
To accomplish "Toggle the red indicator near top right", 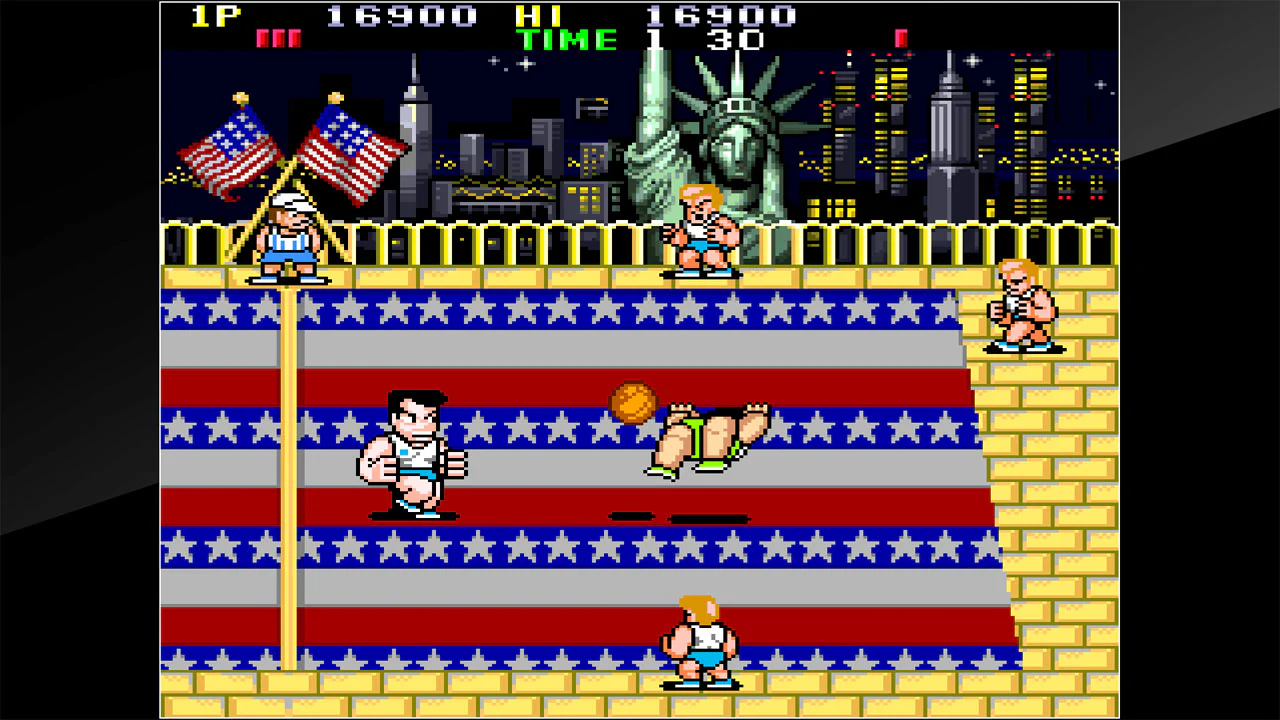I will click(x=899, y=37).
